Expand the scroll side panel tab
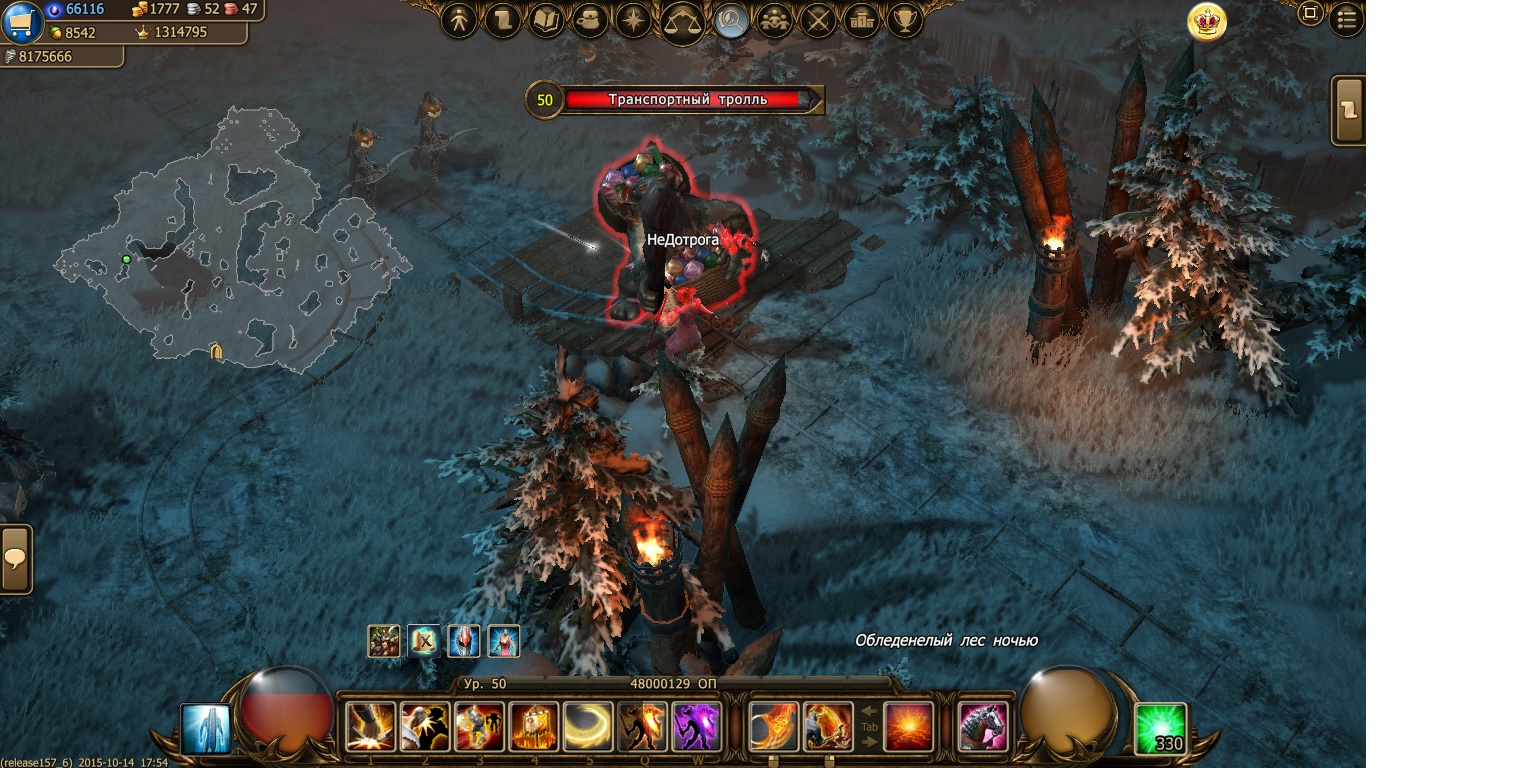The image size is (1540, 768). pos(1349,110)
